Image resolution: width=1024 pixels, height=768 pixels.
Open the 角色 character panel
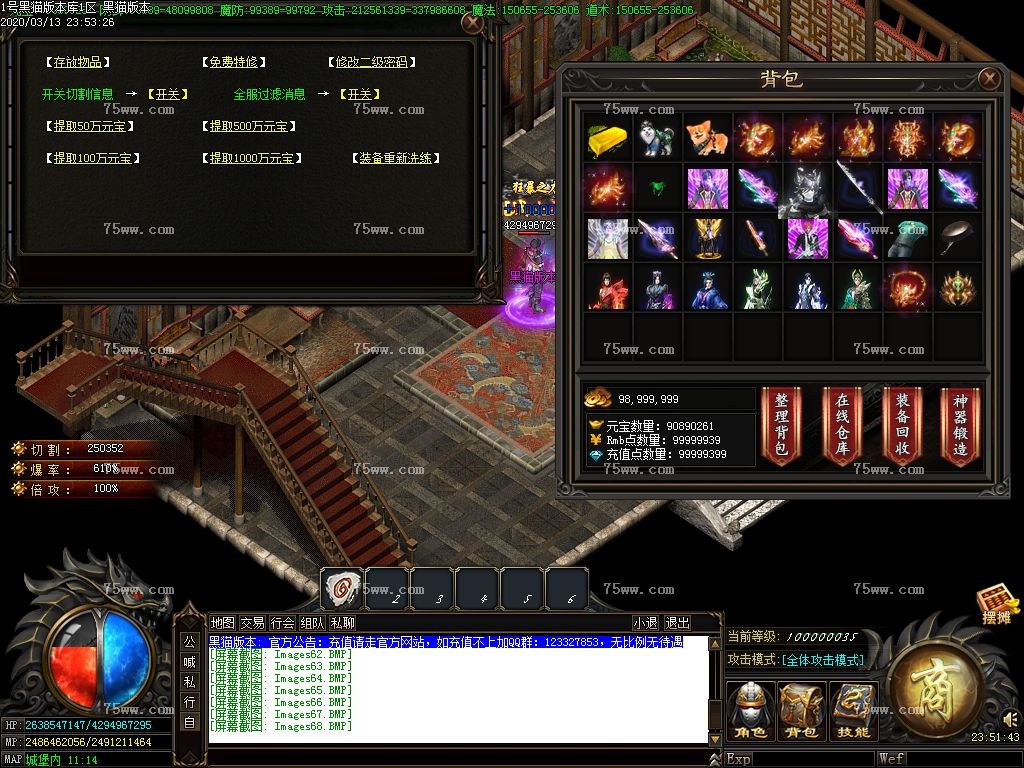tap(748, 711)
